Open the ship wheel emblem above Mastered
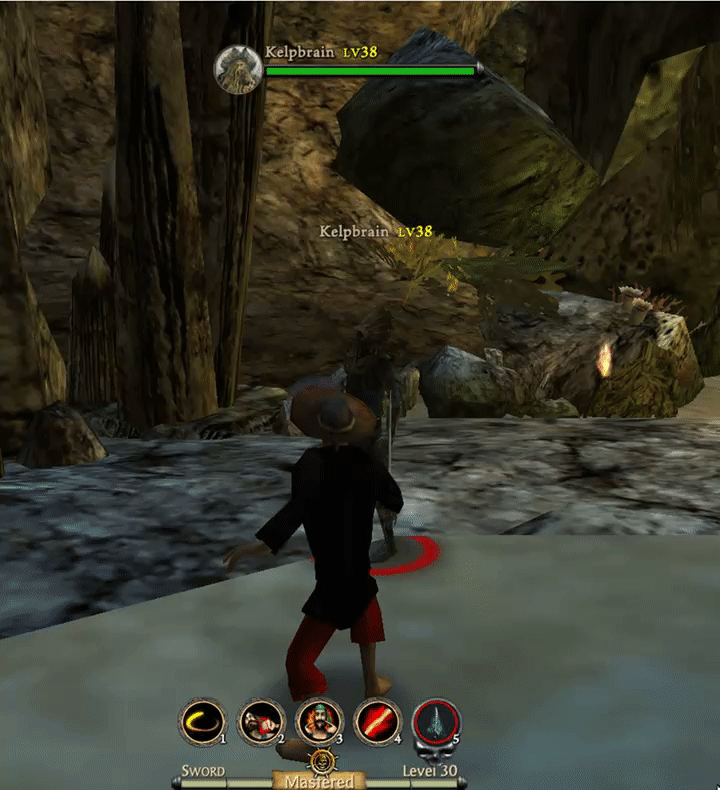Screen dimensions: 720x790 (321, 763)
